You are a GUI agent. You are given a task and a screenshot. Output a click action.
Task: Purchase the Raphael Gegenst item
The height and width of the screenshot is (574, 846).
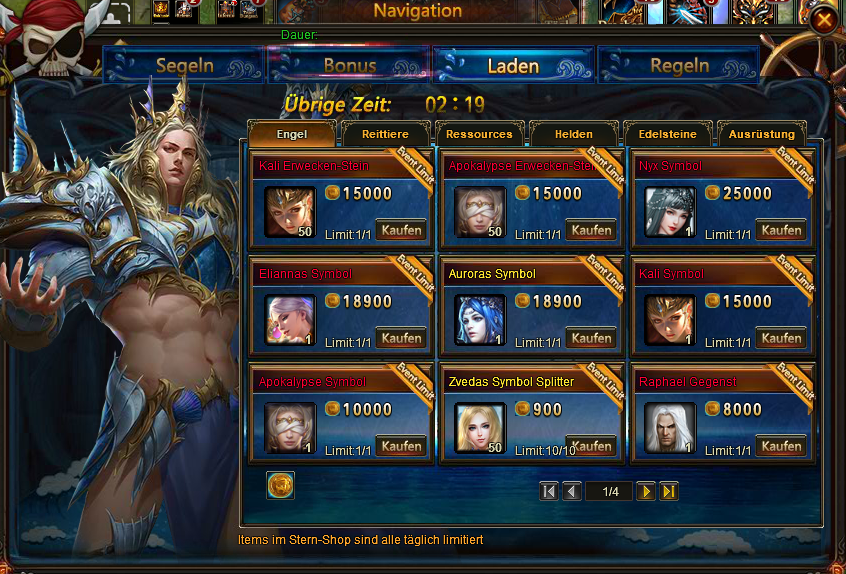click(781, 446)
